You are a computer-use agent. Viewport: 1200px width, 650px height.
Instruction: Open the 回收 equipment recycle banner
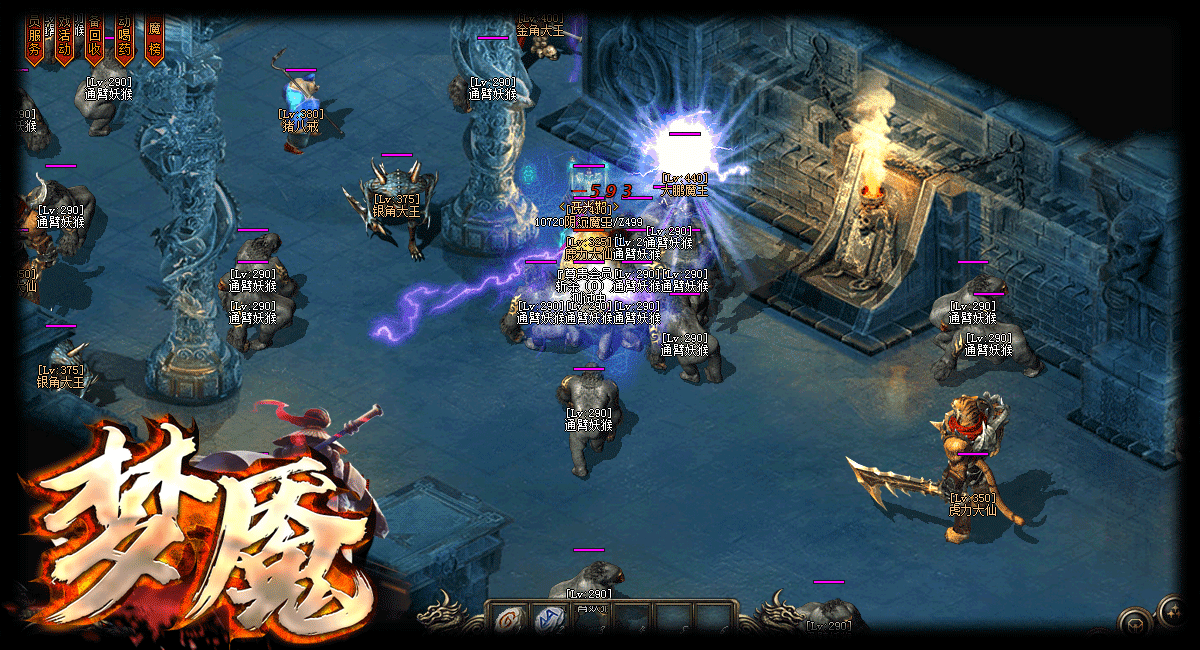(x=95, y=39)
